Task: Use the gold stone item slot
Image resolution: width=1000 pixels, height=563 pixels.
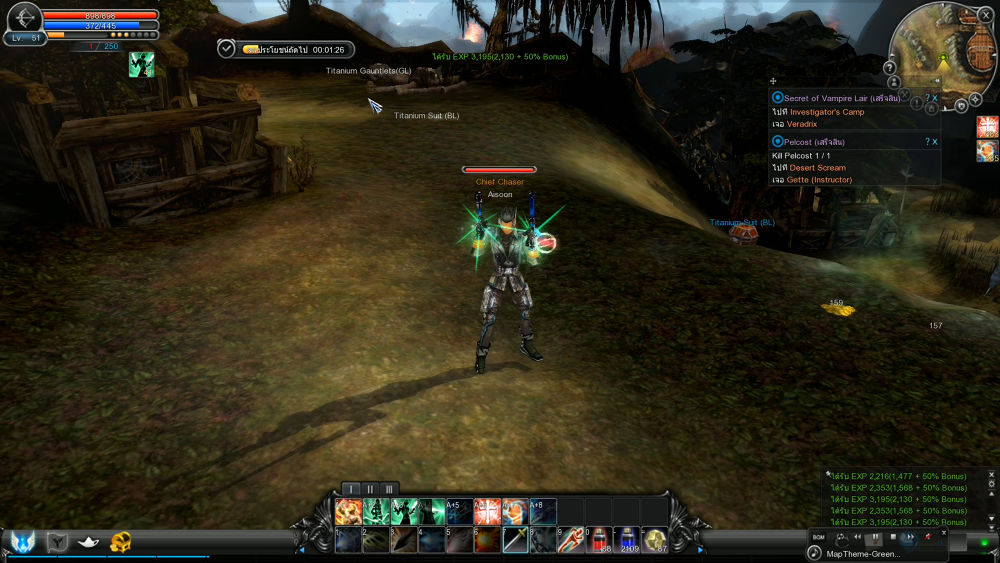Action: [655, 541]
